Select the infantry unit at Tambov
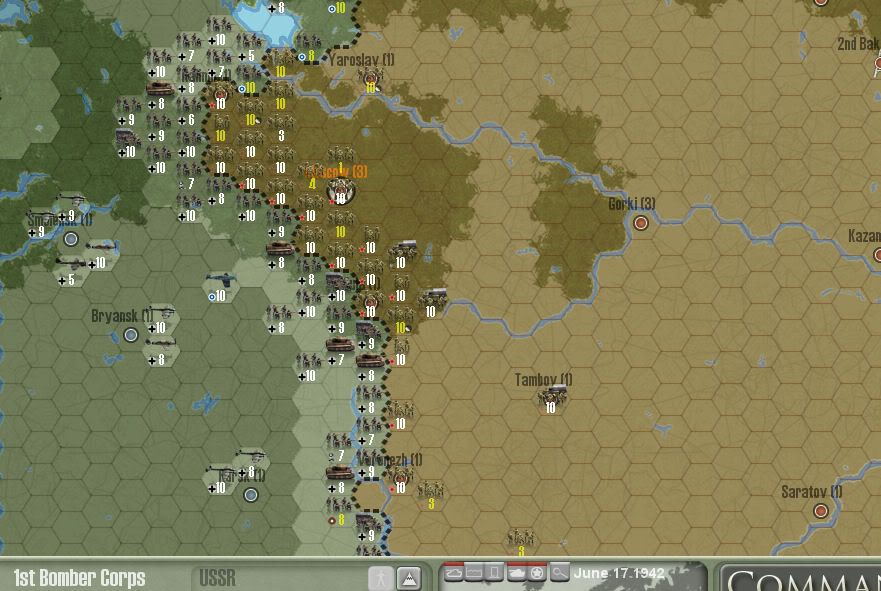881x591 pixels. (x=550, y=398)
